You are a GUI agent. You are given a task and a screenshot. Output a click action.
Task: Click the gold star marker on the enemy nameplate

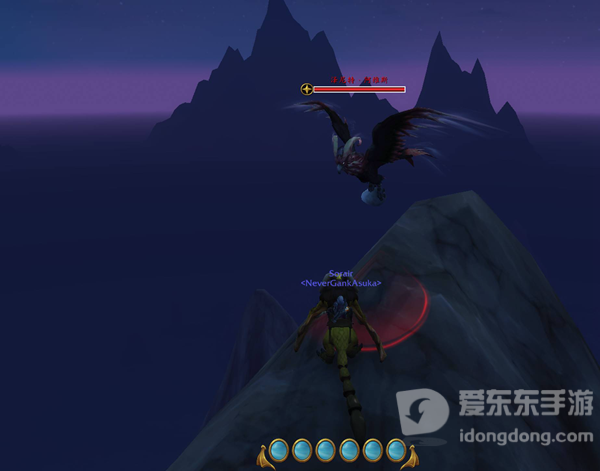307,89
